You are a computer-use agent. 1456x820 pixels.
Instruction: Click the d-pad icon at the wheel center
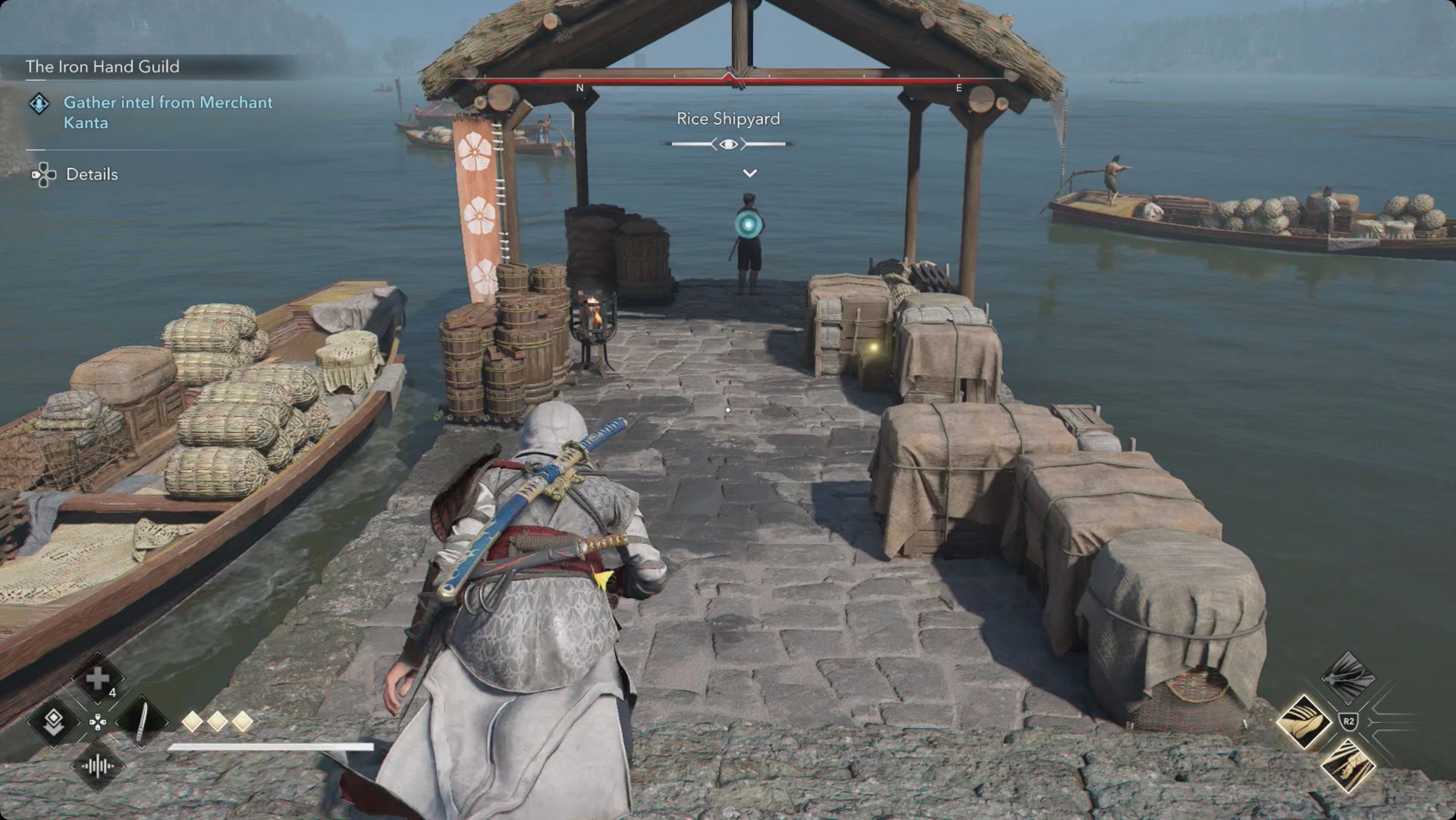click(98, 724)
